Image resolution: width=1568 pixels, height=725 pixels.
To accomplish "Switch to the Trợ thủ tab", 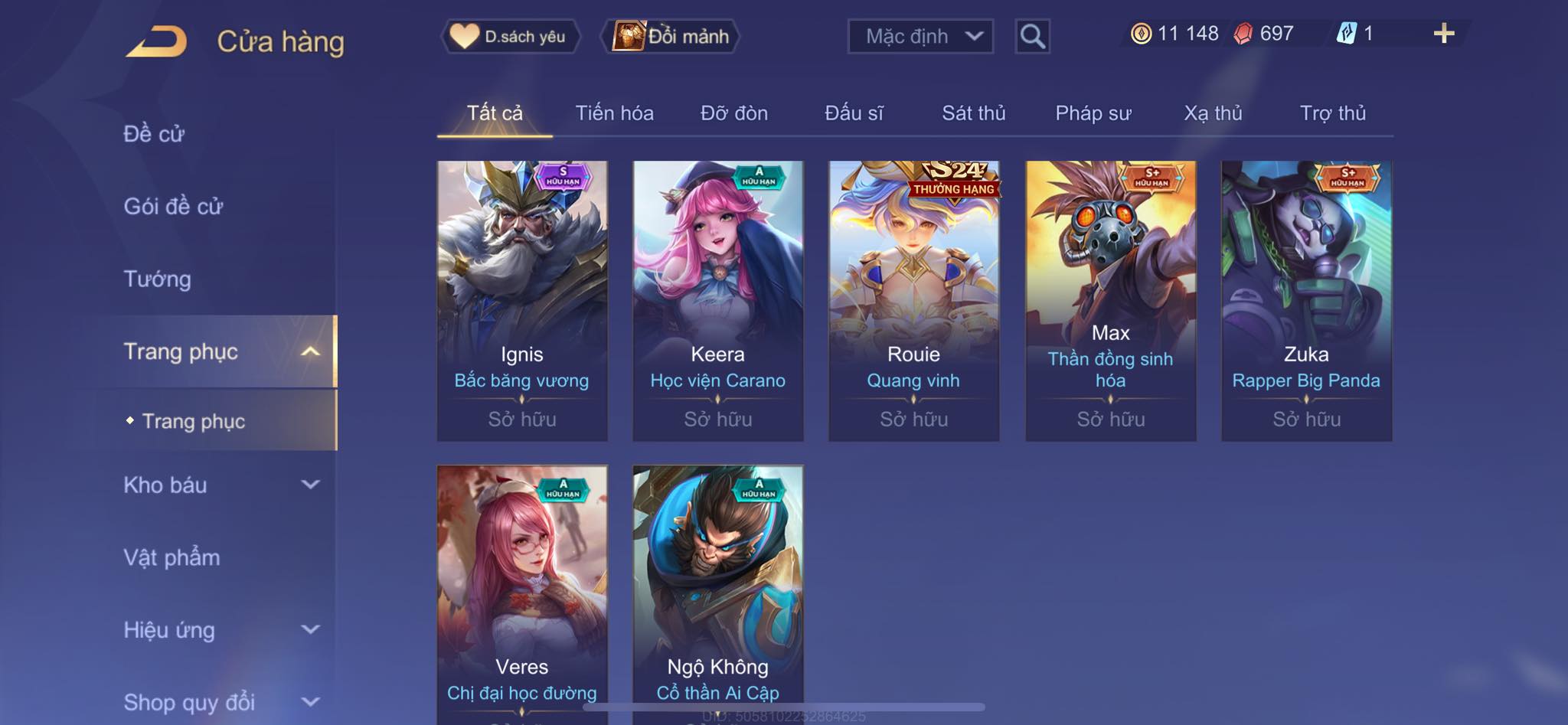I will (1332, 113).
